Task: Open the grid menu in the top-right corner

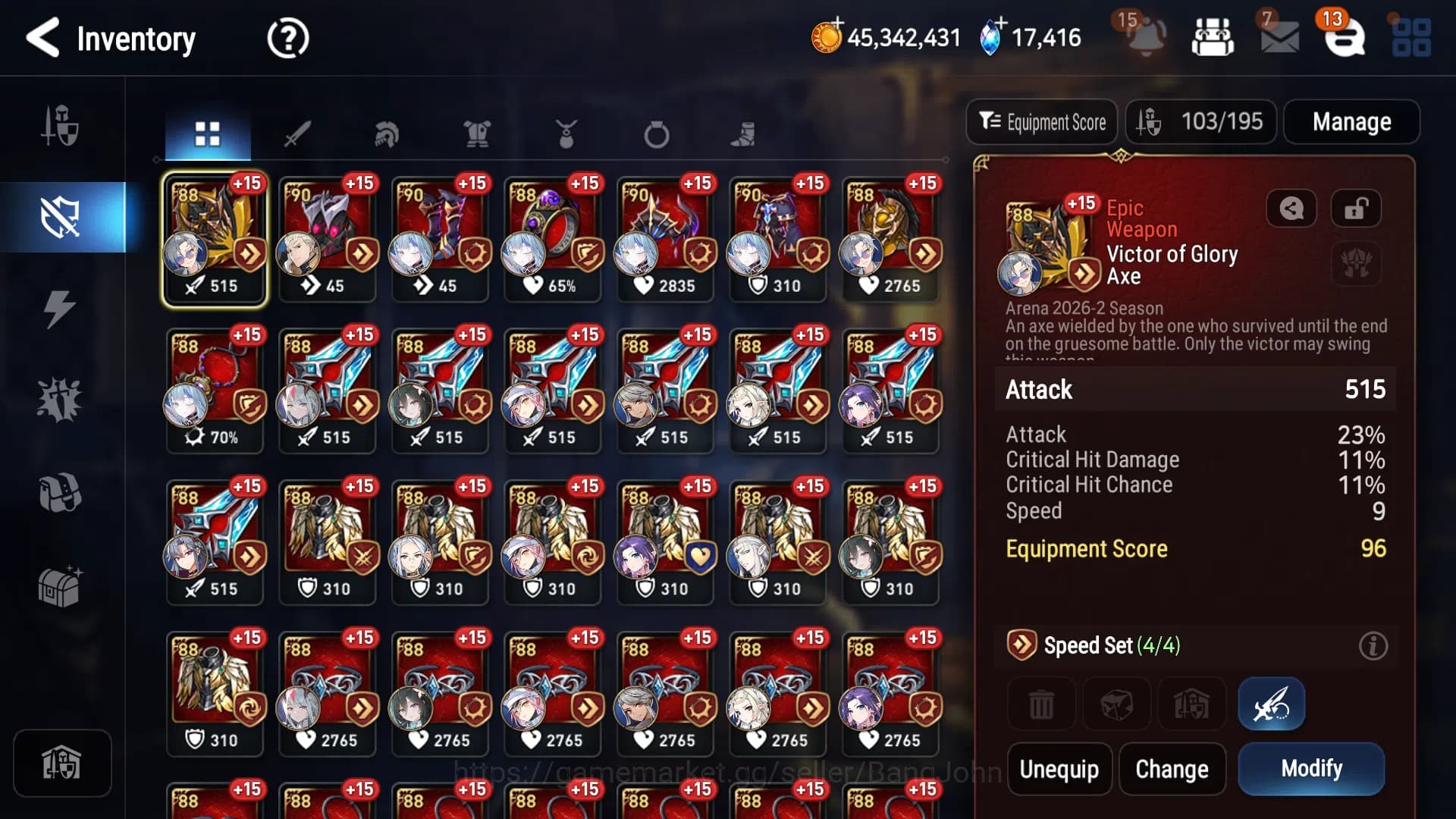Action: tap(1409, 38)
